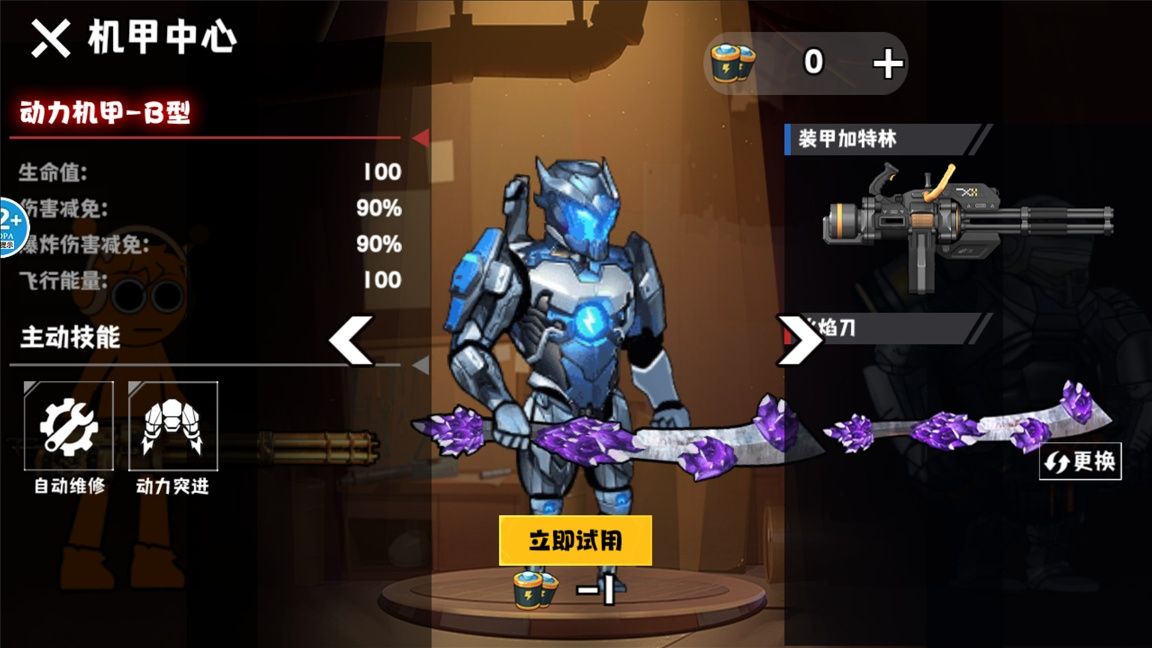
Task: Tap the 更换 swap weapon button
Action: tap(1080, 462)
